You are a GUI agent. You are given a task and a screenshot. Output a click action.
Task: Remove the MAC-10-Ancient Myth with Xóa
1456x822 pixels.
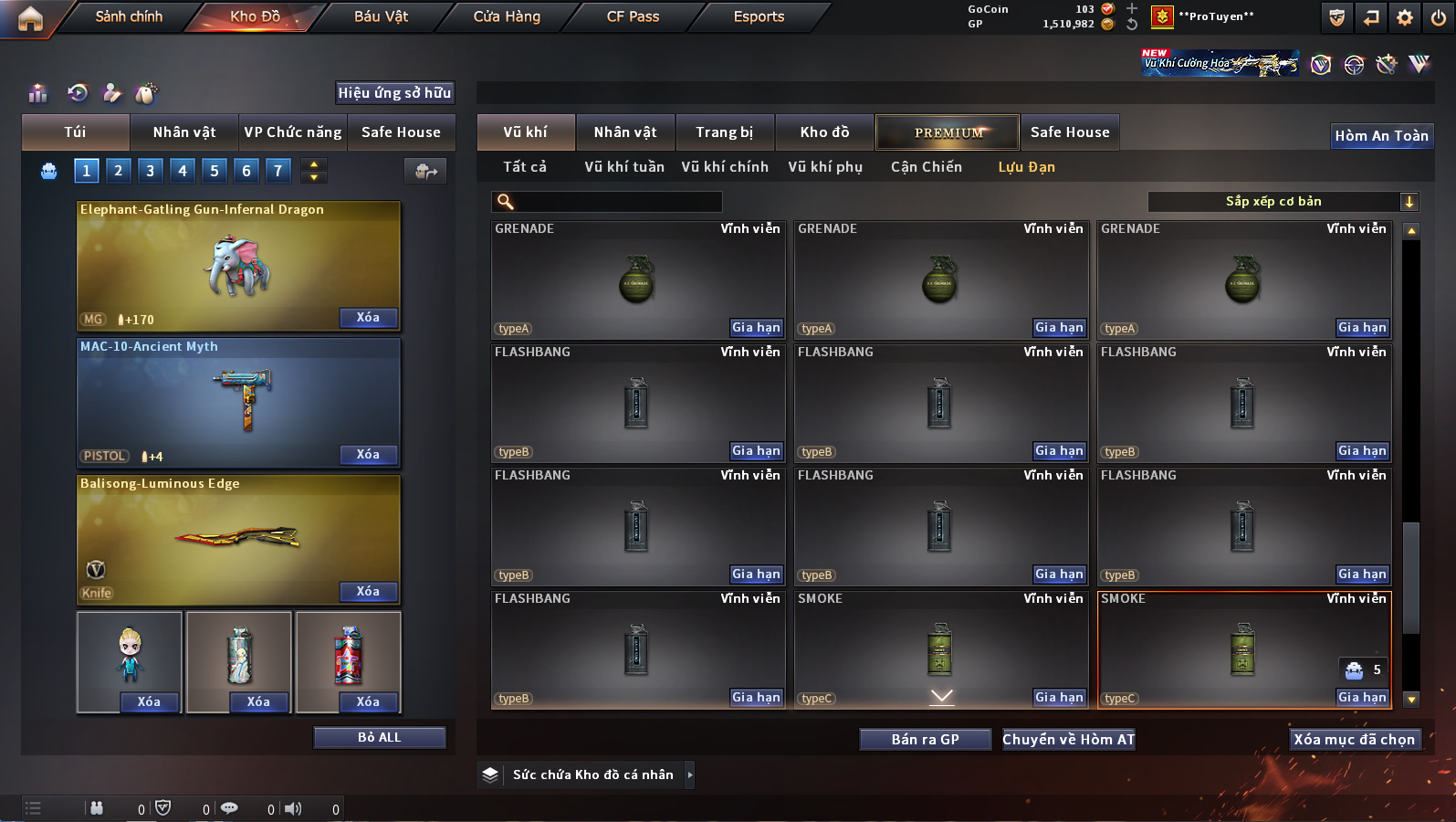(368, 454)
